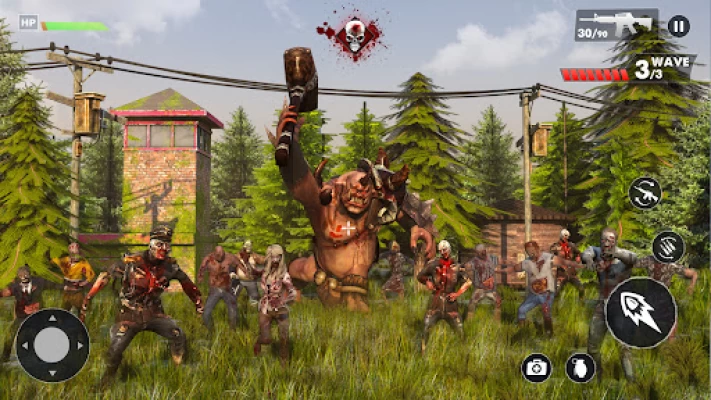Image resolution: width=711 pixels, height=400 pixels.
Task: Use the medkit to heal
Action: click(537, 367)
